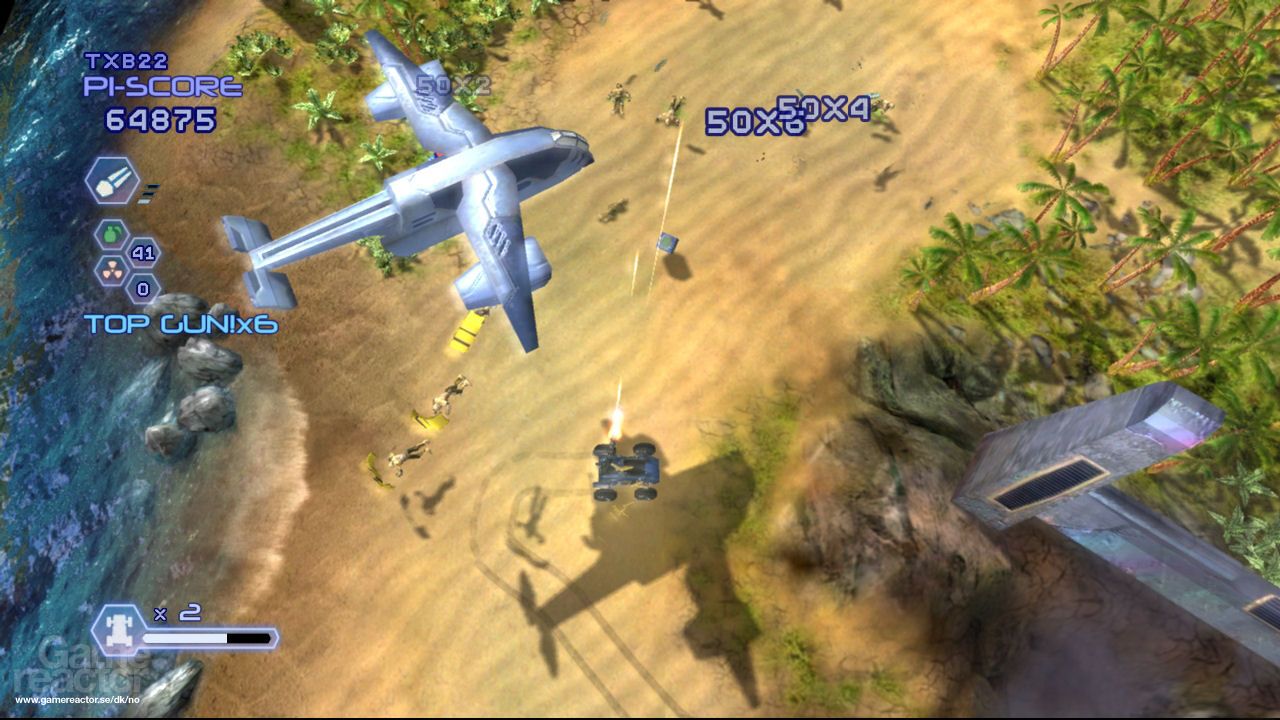
Task: Click the grenade count showing 41
Action: (x=143, y=252)
